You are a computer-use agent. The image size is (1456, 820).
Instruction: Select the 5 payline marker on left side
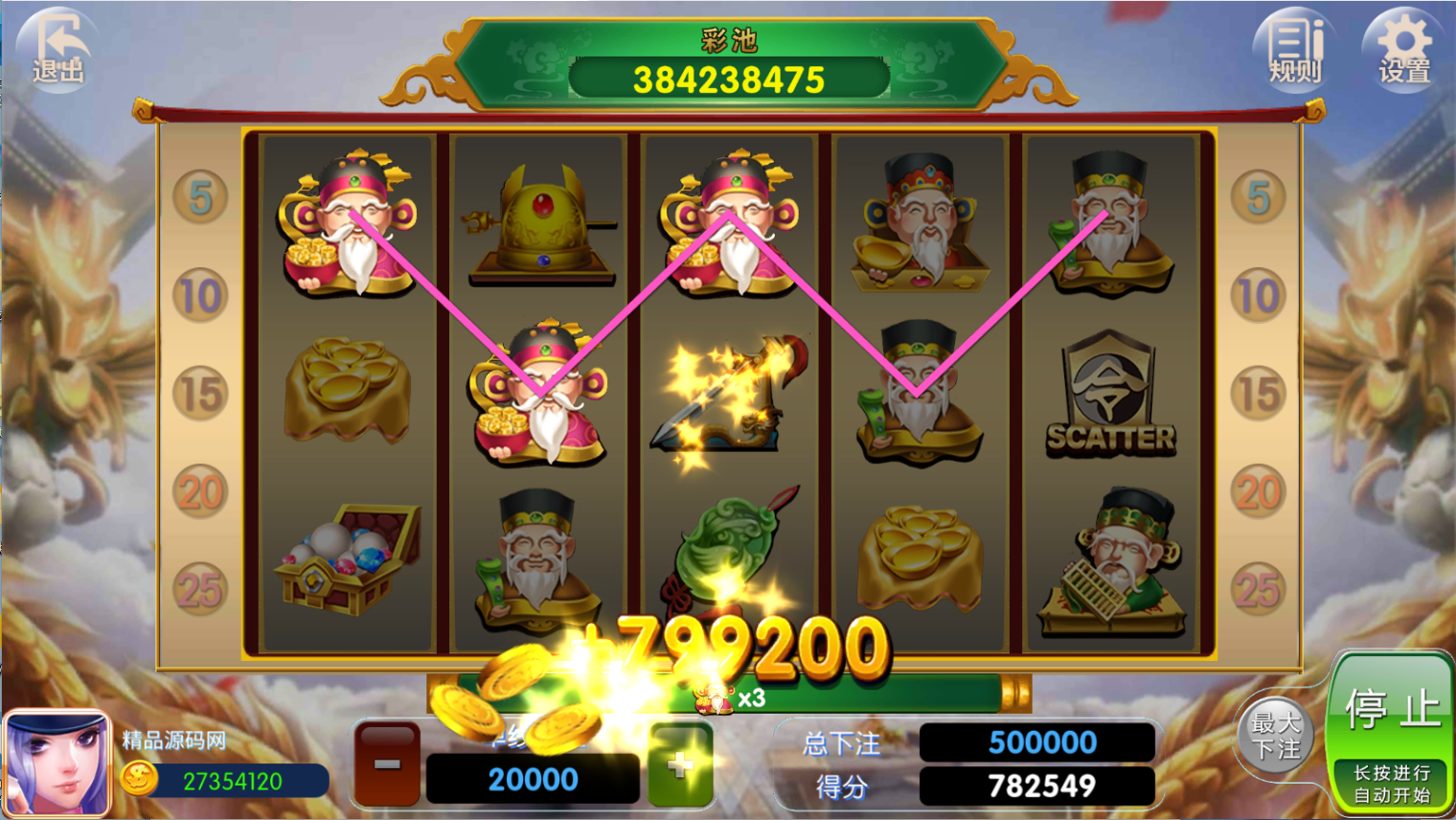[200, 197]
